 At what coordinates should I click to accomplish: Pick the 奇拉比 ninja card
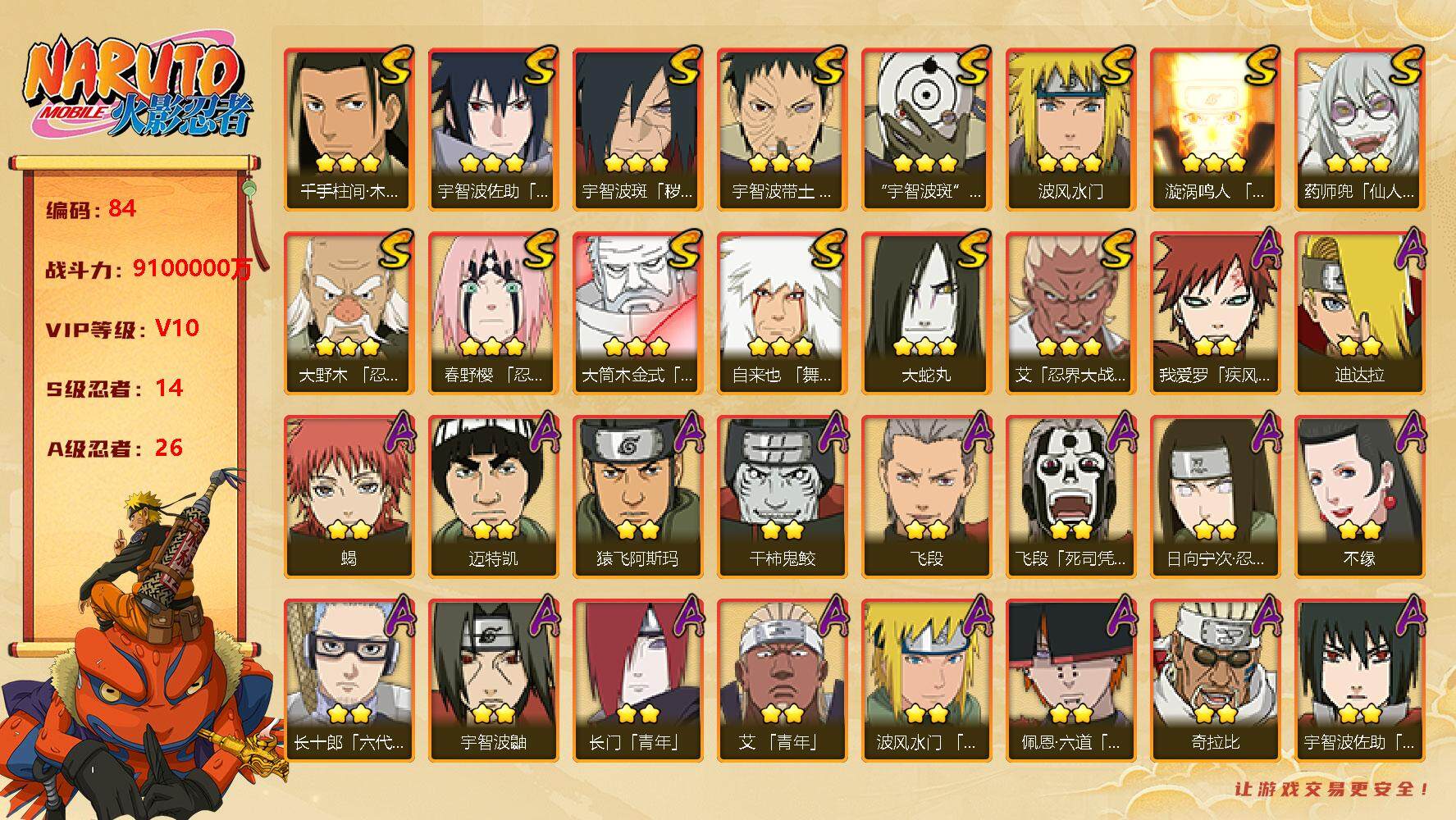[1215, 680]
